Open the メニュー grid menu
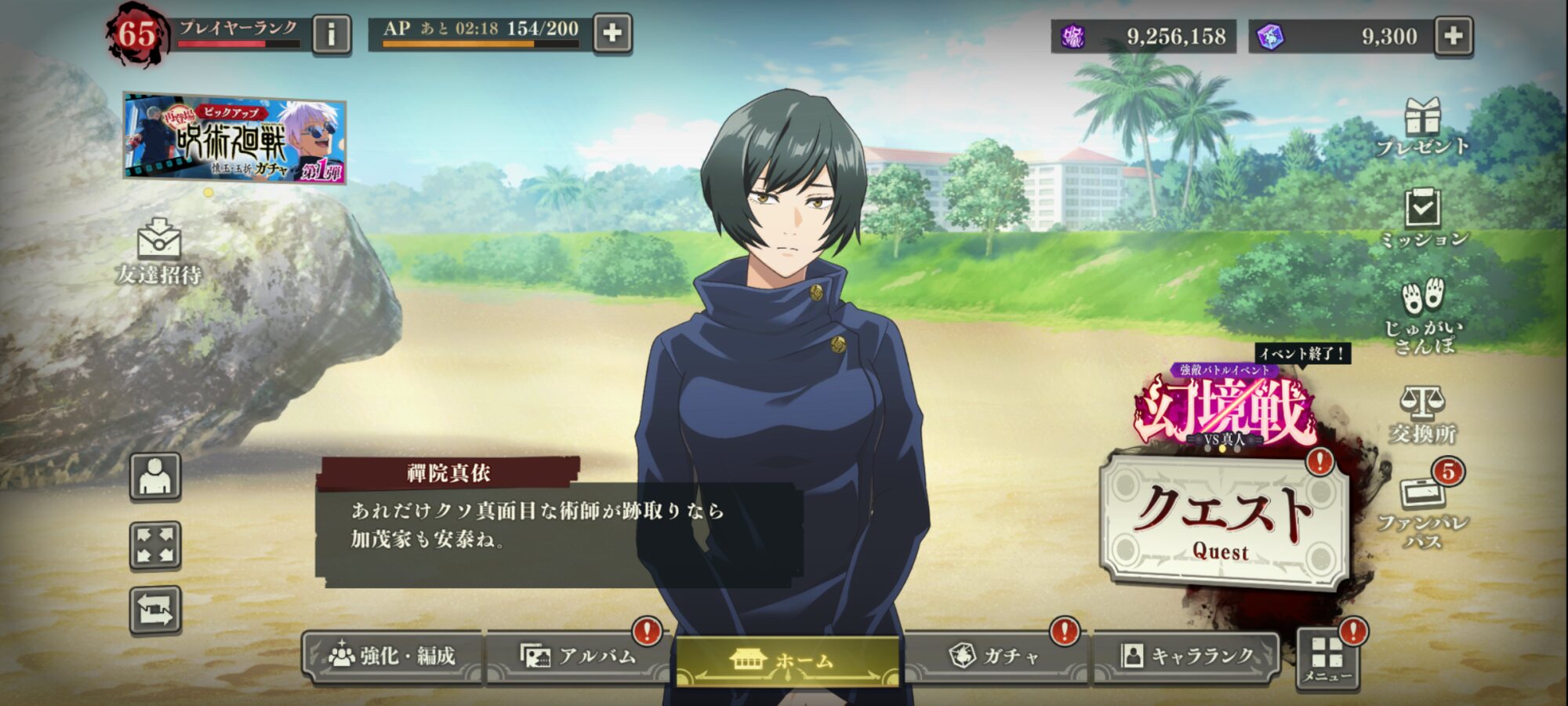The height and width of the screenshot is (706, 1568). coord(1327,659)
